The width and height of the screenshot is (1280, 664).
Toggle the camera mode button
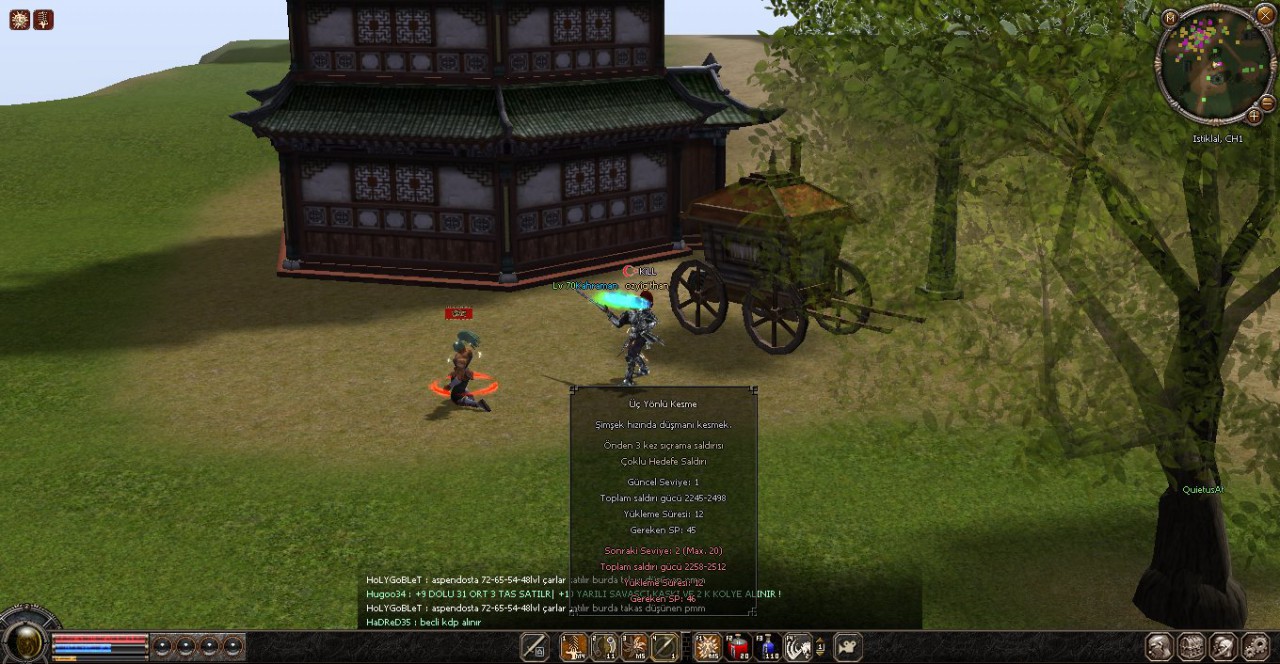click(848, 647)
